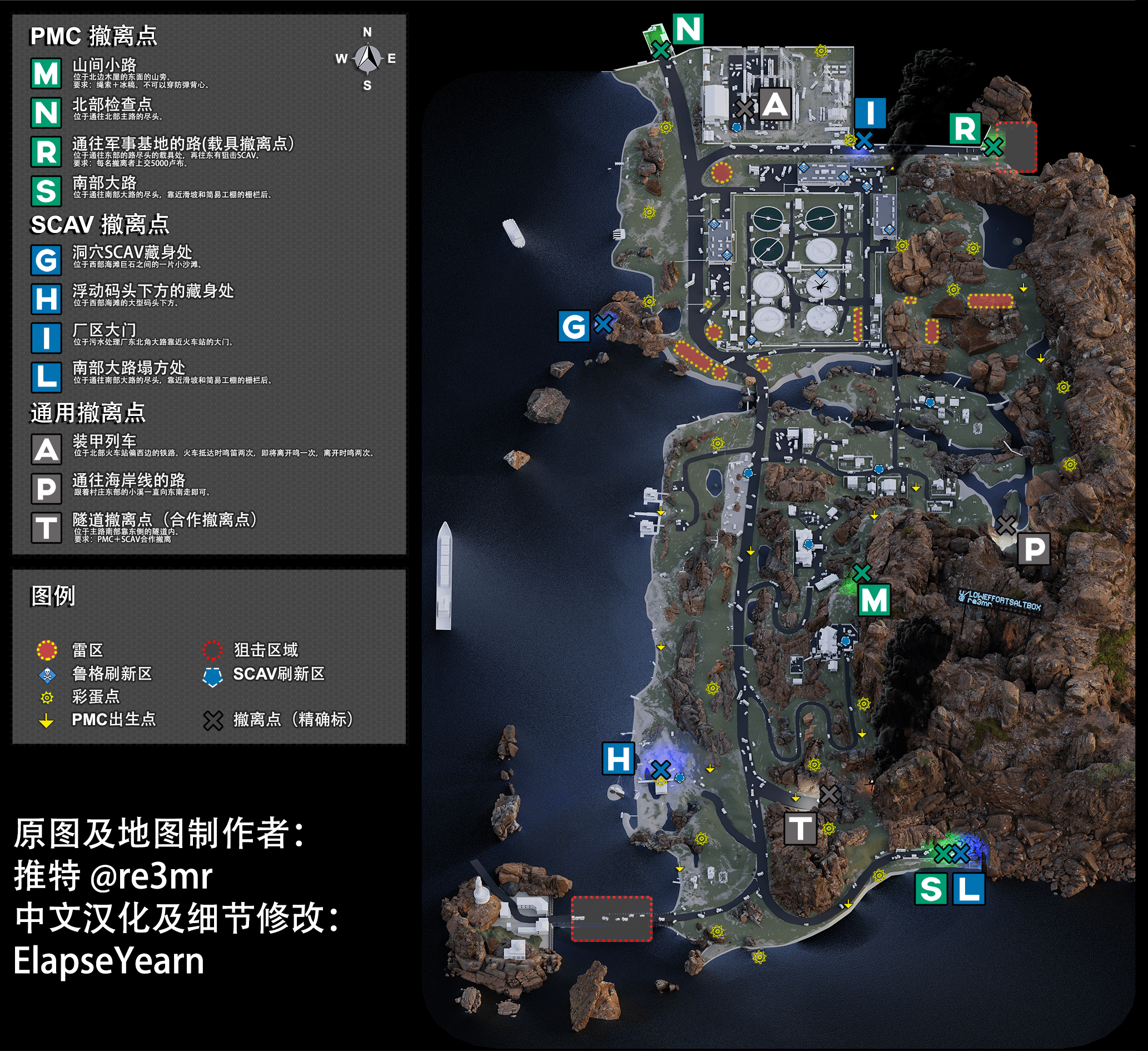Click the green R marker on the map
Viewport: 1148px width, 1051px height.
click(965, 129)
